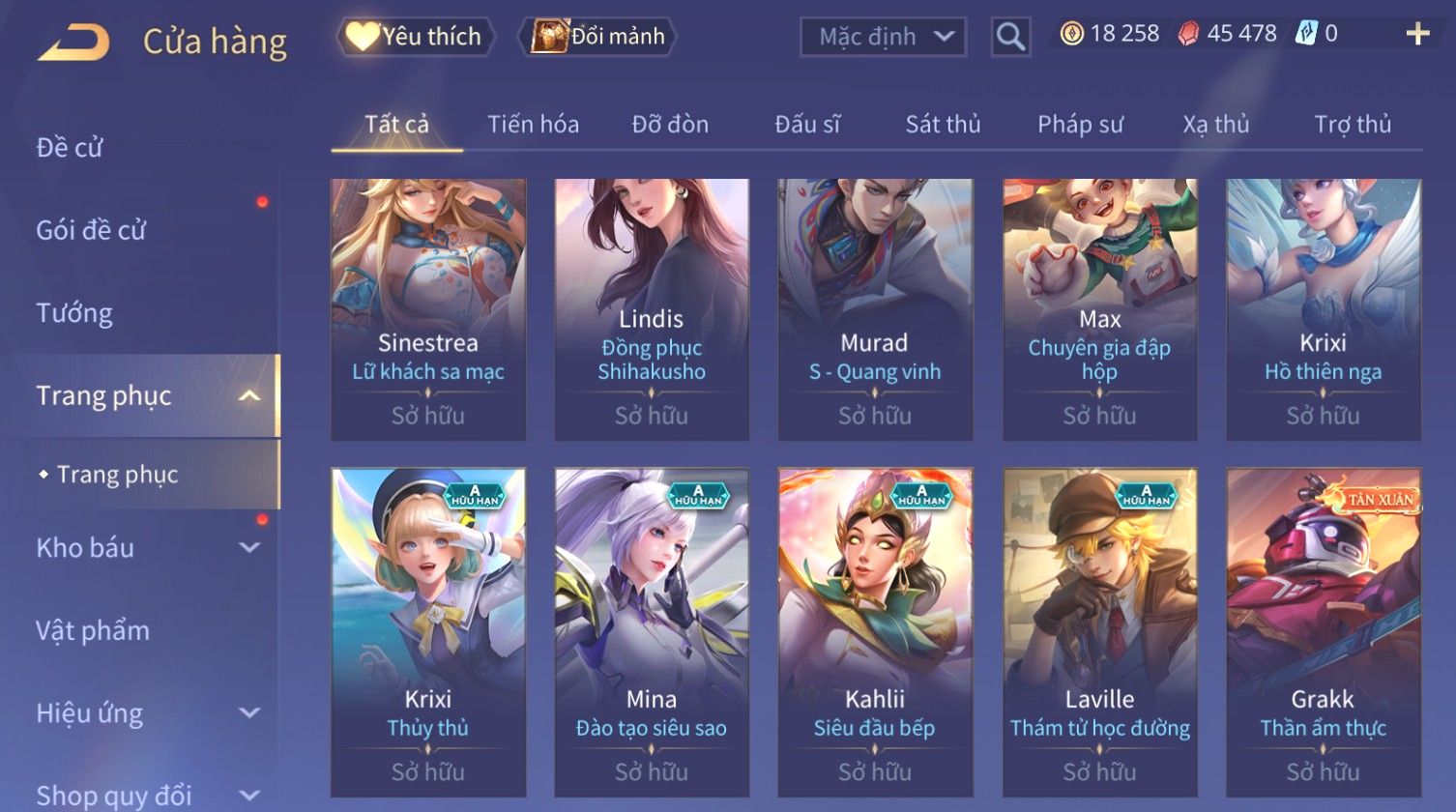
Task: Open the Đổi mảnh exchange
Action: point(598,37)
